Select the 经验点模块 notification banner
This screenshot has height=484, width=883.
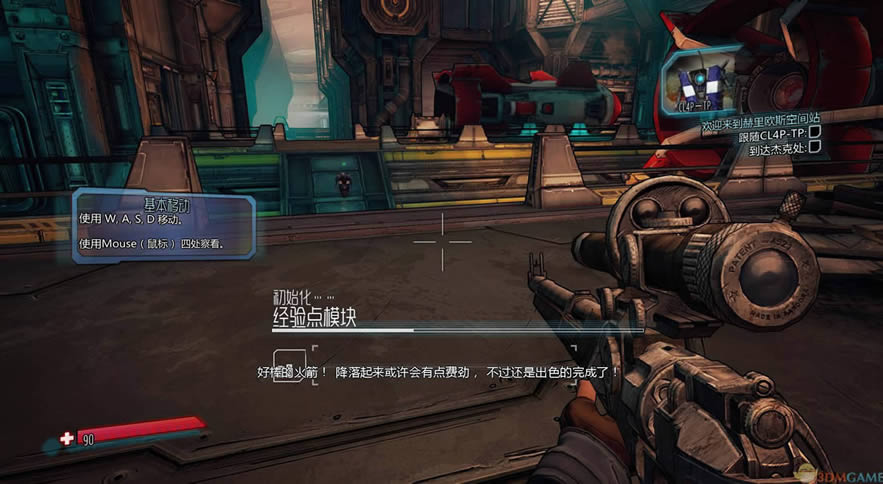[314, 317]
